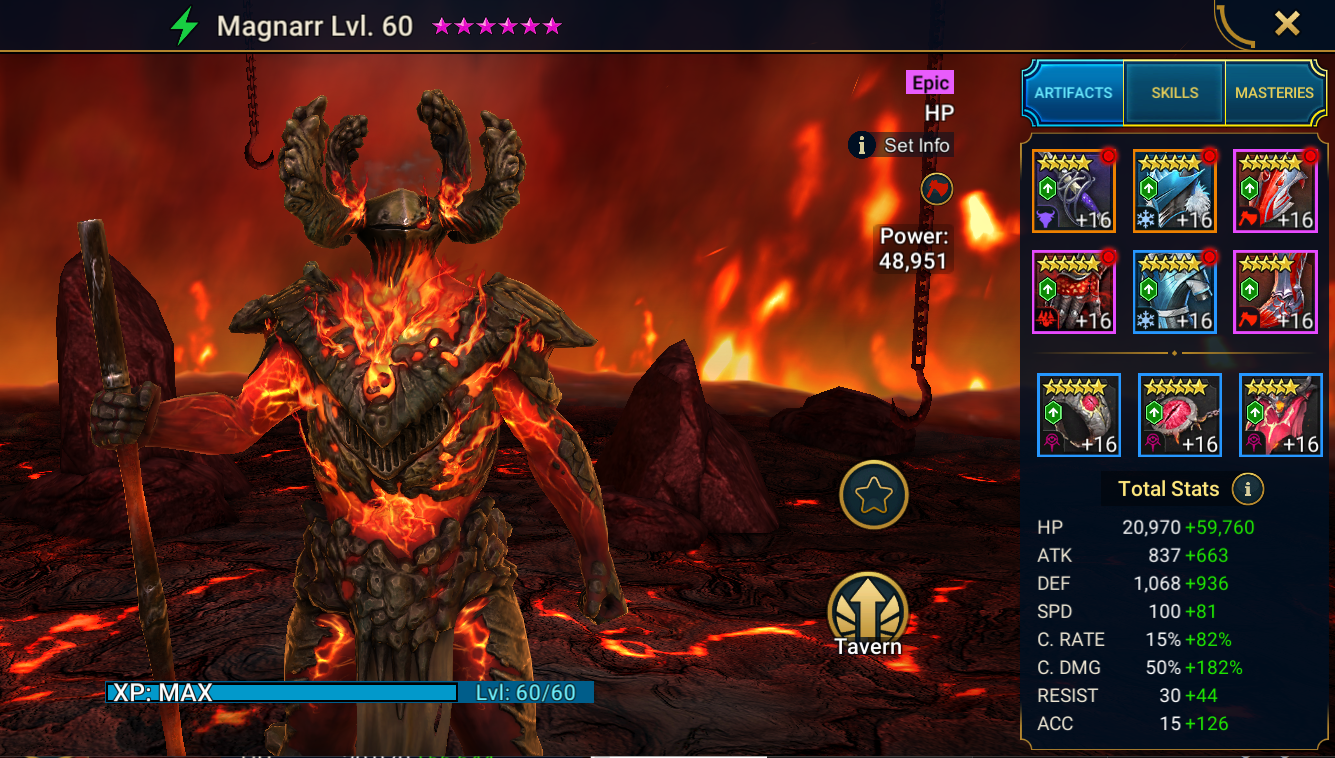Select the Artifacts tab
The height and width of the screenshot is (758, 1335).
coord(1073,92)
